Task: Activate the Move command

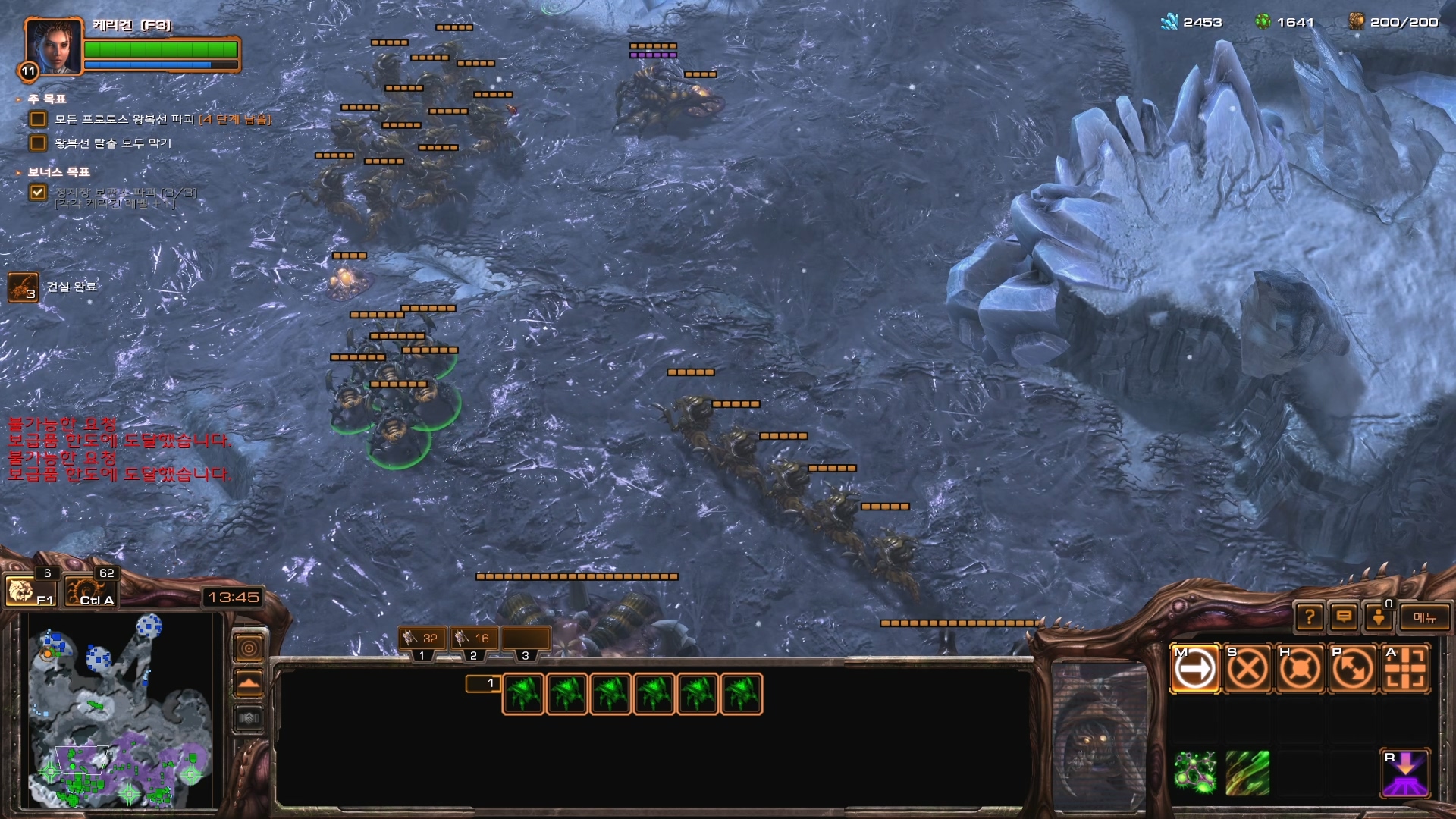Action: pyautogui.click(x=1195, y=669)
